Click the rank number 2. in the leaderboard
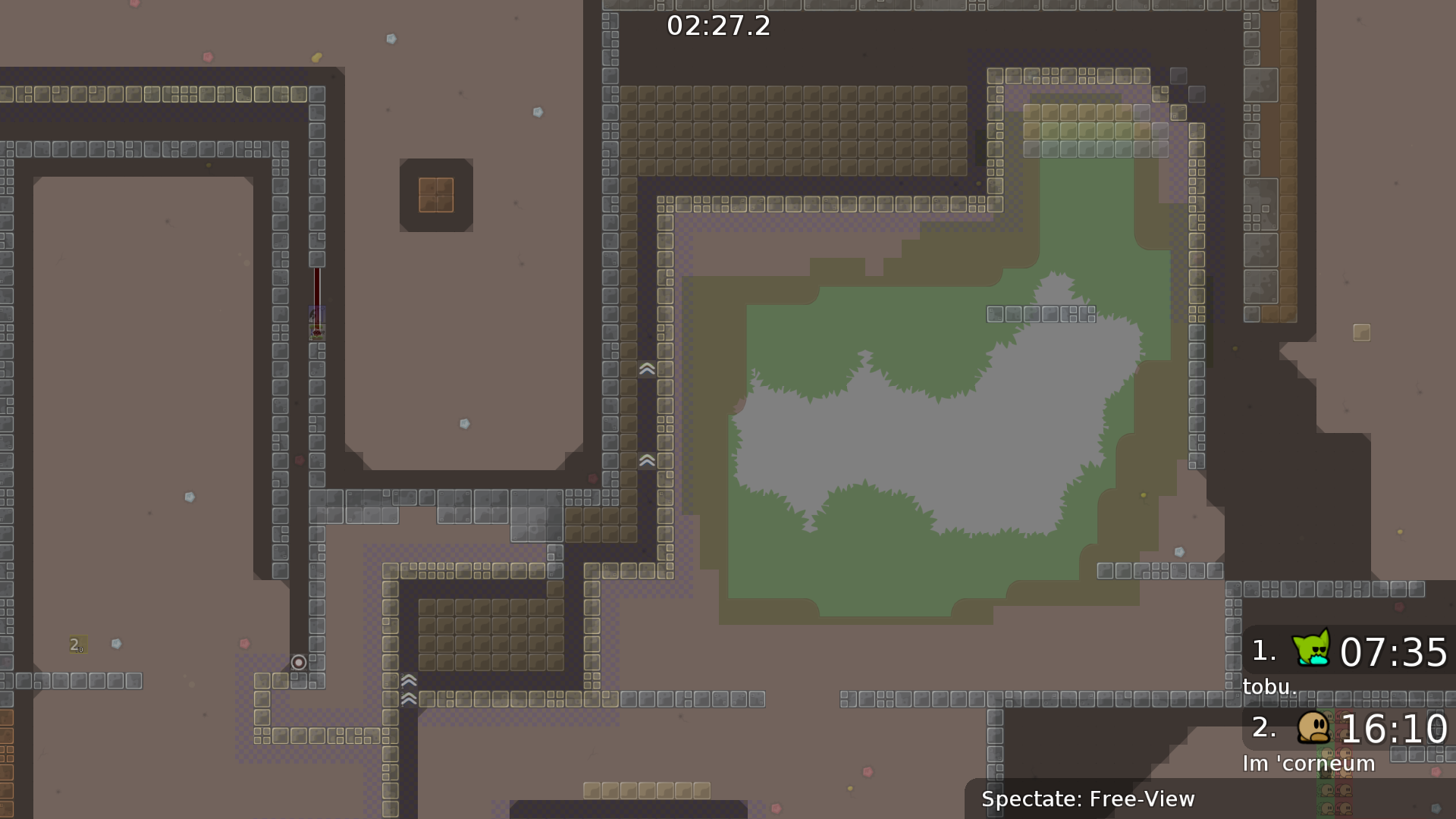This screenshot has height=819, width=1456. (x=1265, y=730)
